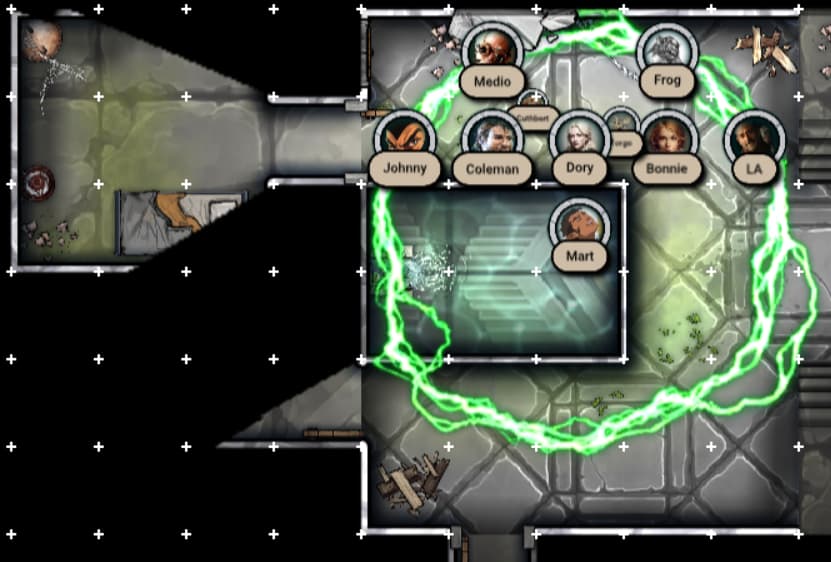Select the LA token
The height and width of the screenshot is (562, 831).
tap(753, 138)
